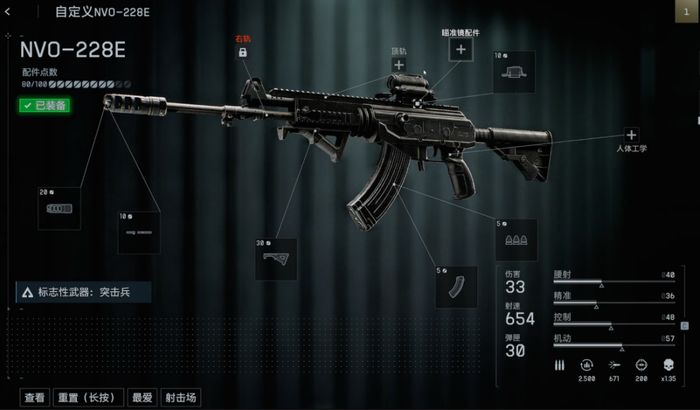Select the muzzle brake attachment slot
700x410 pixels.
60,208
